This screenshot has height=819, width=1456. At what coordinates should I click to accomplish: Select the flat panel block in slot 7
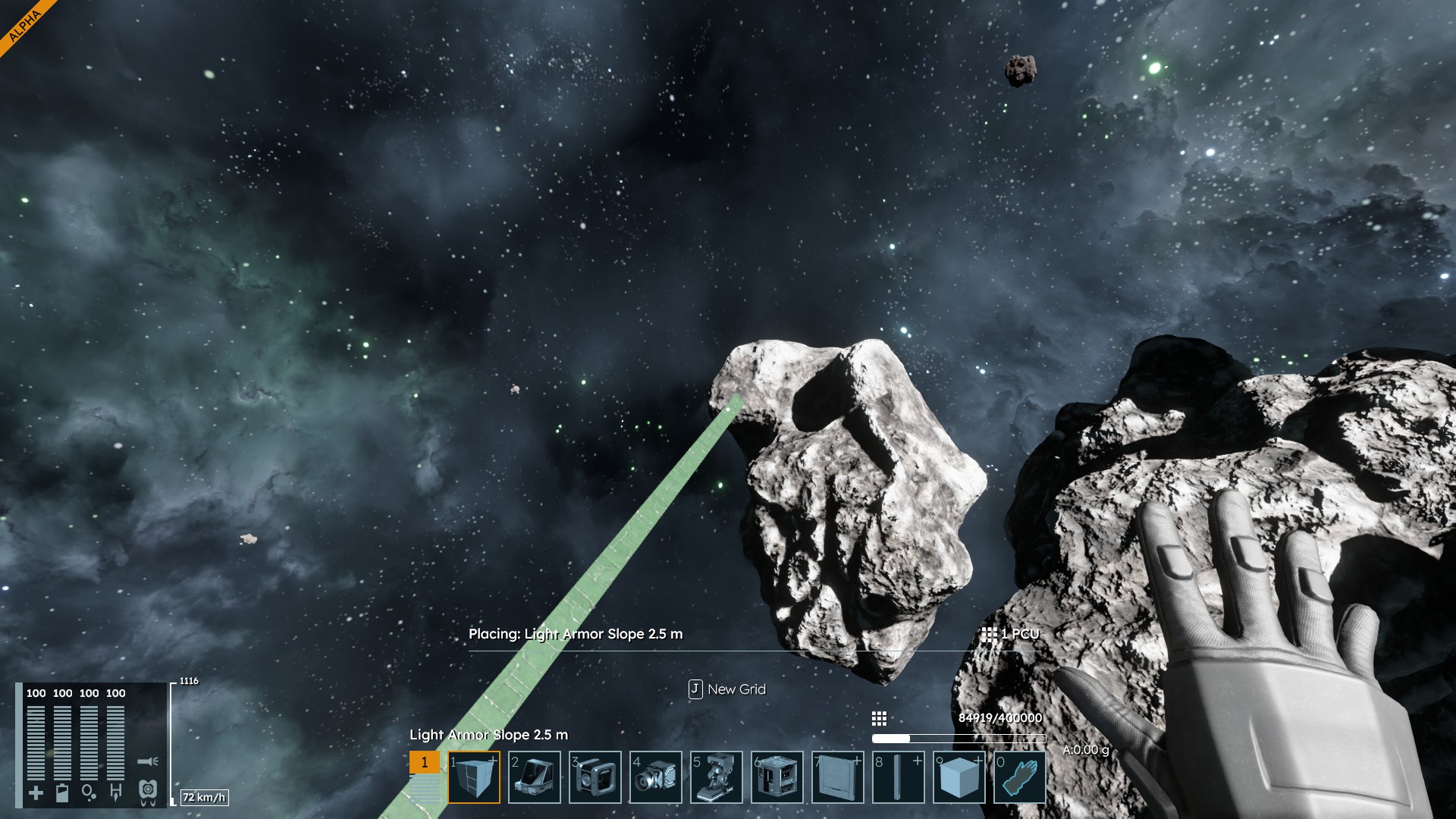coord(838,777)
